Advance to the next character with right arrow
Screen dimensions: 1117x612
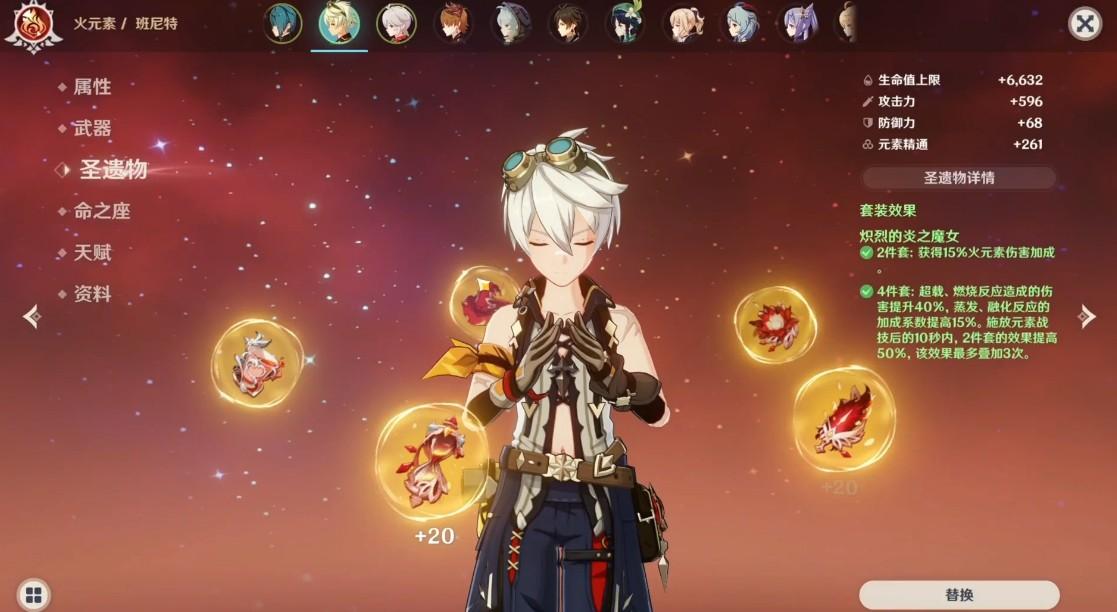1087,316
